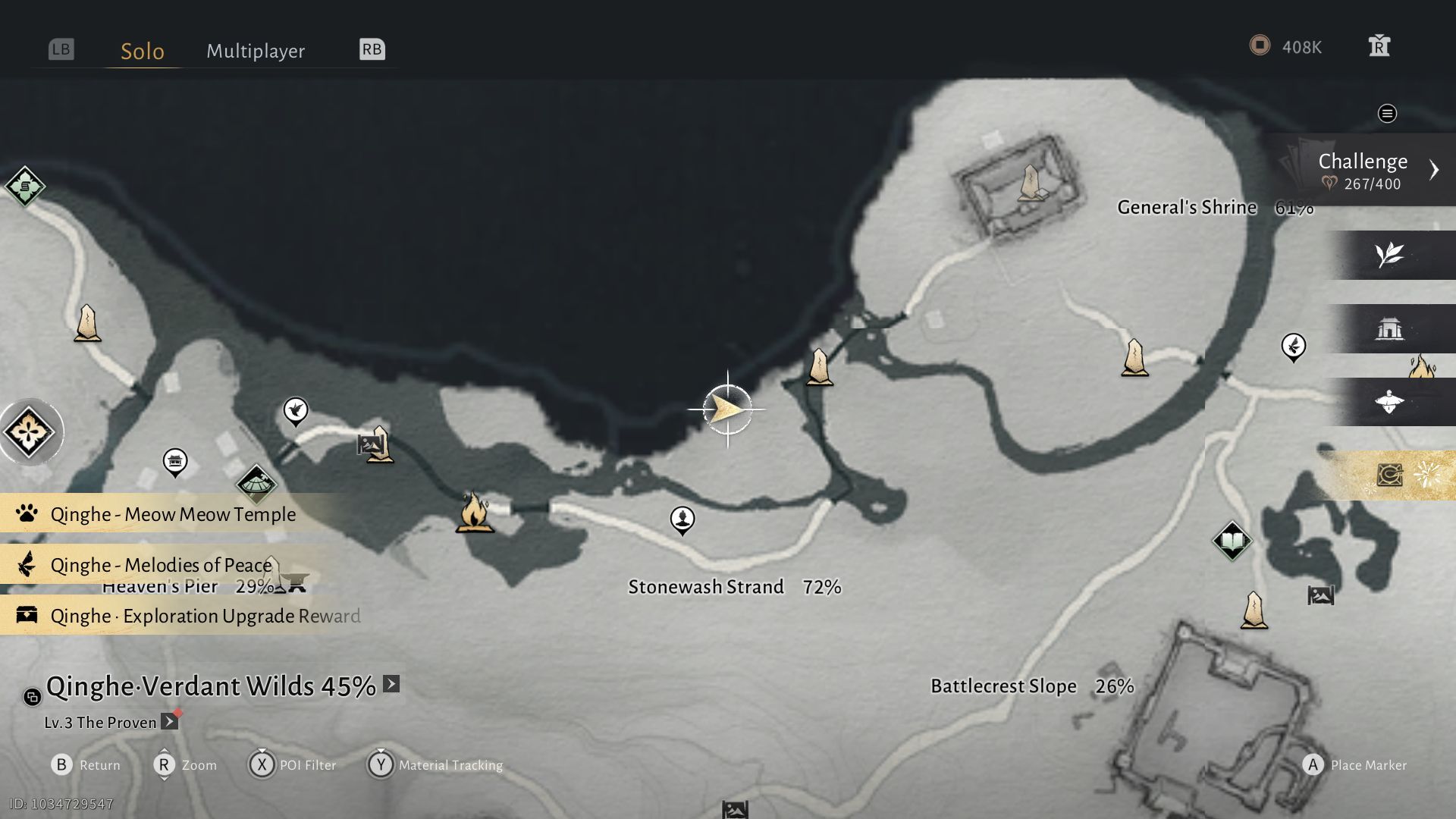
Task: Open the leaf filter category
Action: (1389, 255)
